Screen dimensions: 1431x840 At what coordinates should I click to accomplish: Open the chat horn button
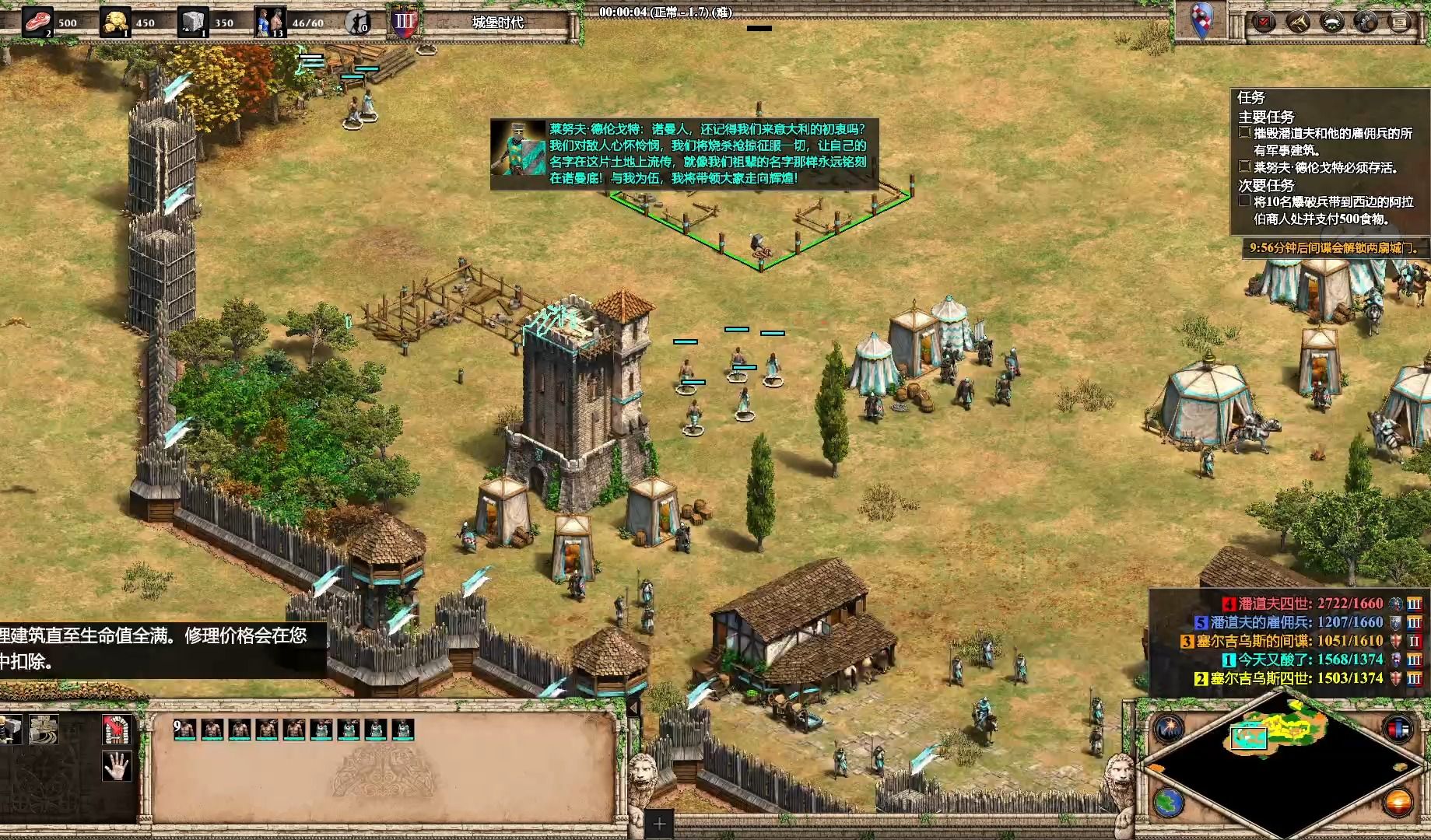point(1297,22)
